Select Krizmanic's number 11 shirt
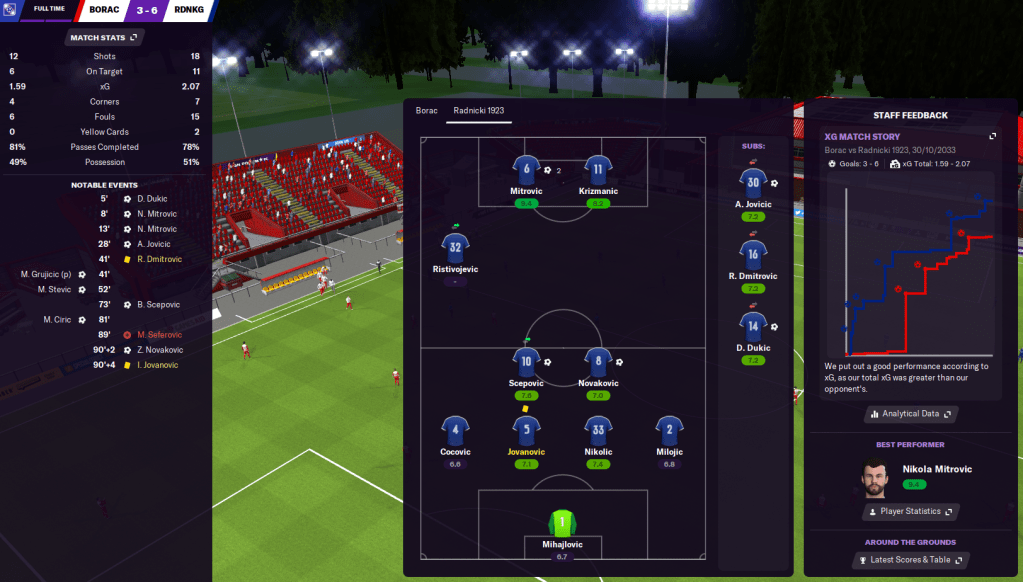Viewport: 1023px width, 582px height. pos(598,169)
